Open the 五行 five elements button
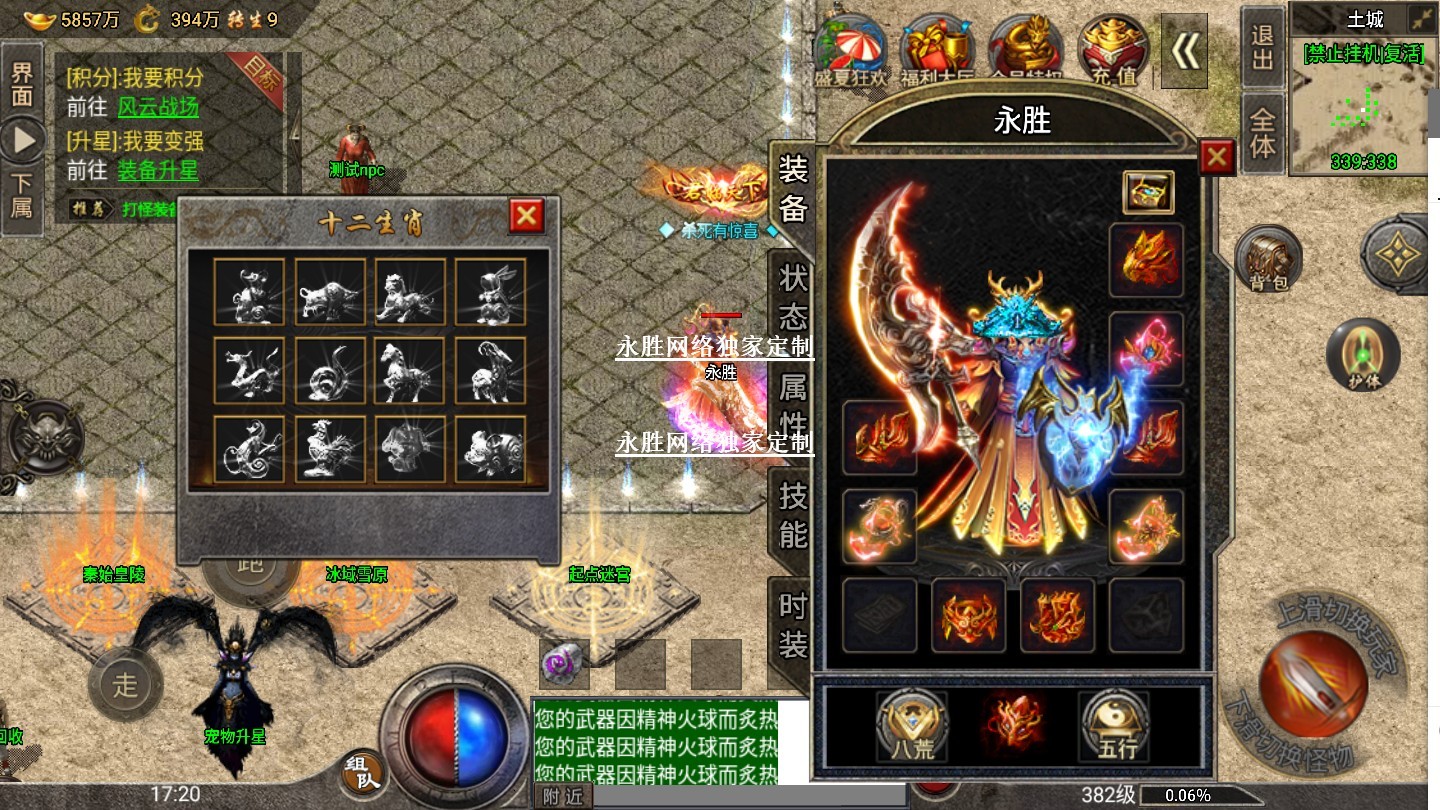This screenshot has height=810, width=1440. (x=1116, y=723)
